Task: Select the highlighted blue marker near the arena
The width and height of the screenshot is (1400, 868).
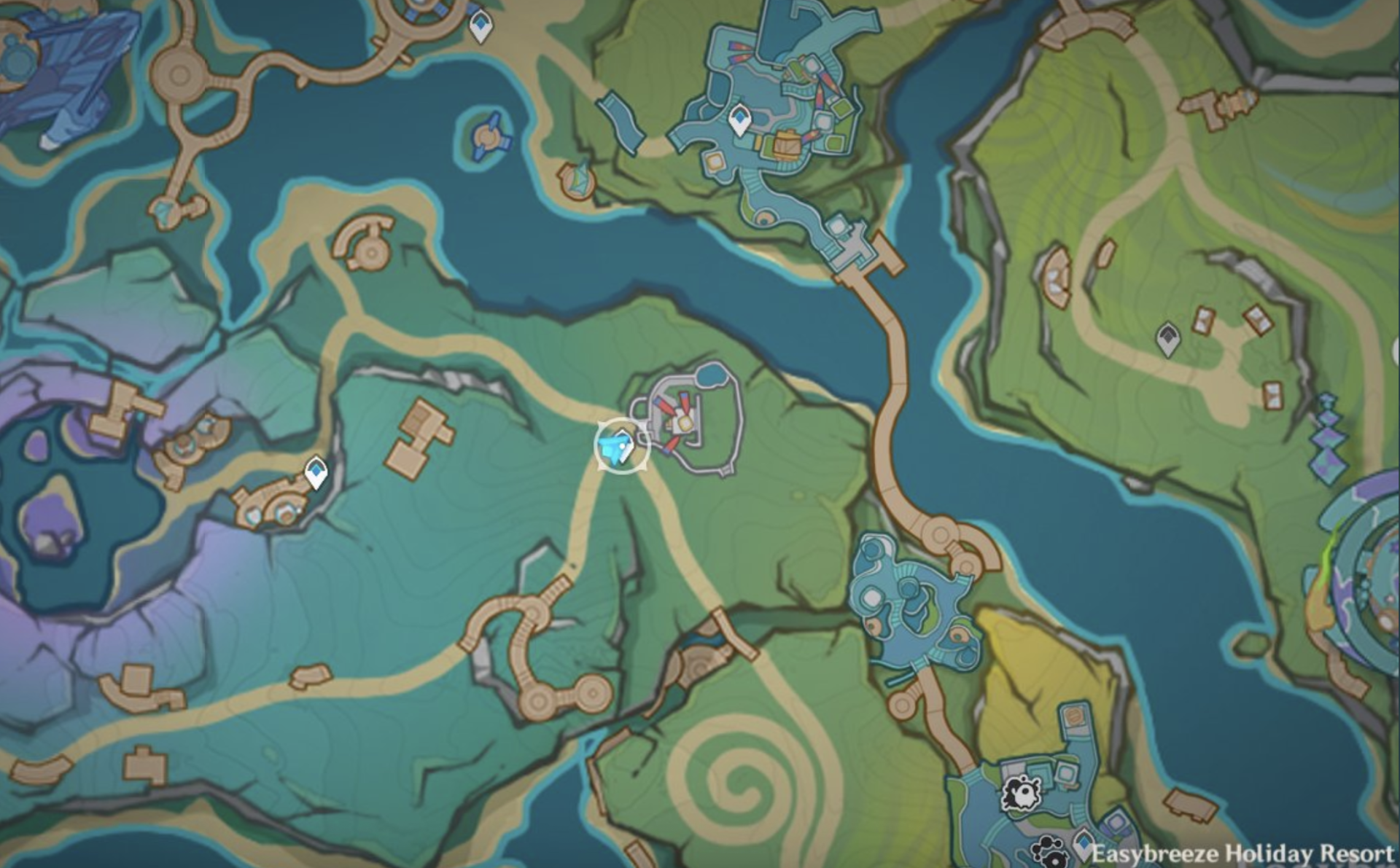Action: click(616, 445)
